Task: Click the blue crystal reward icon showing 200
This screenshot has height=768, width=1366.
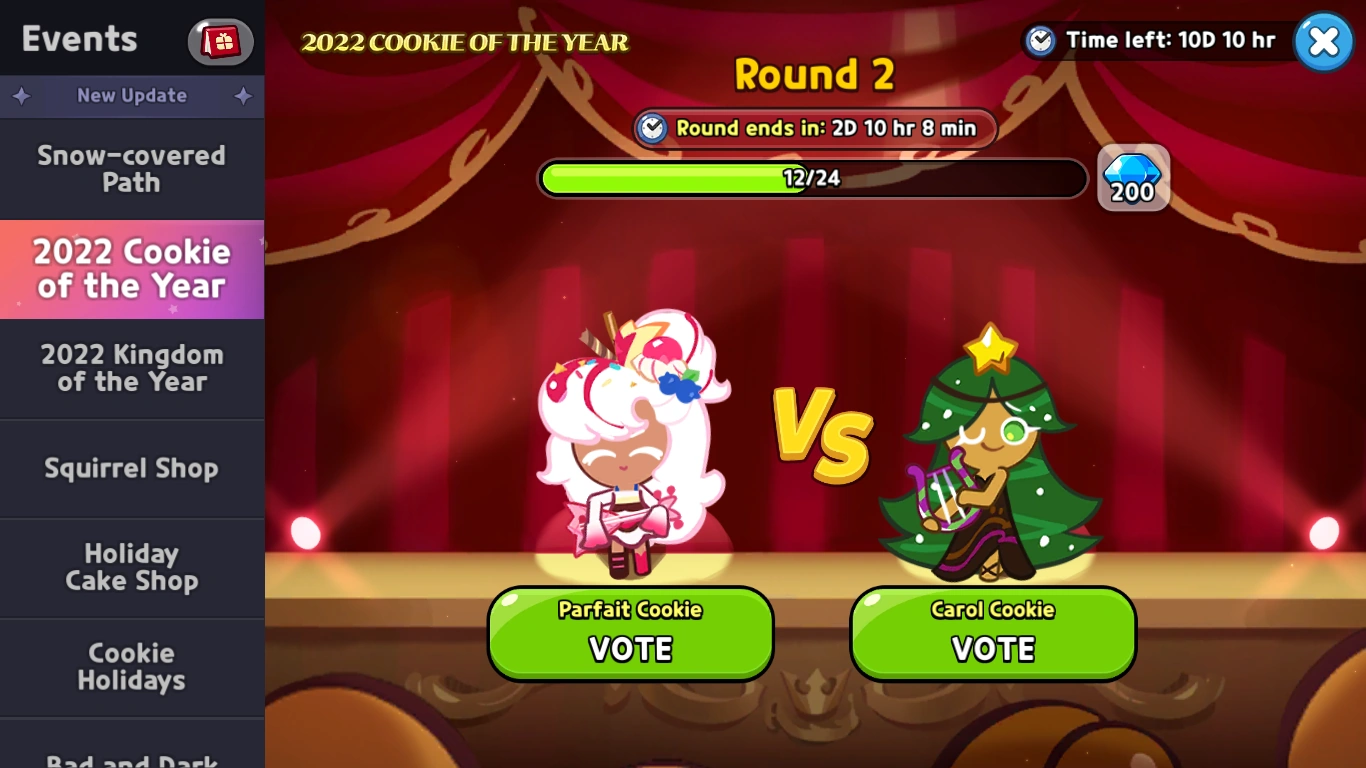Action: coord(1134,178)
